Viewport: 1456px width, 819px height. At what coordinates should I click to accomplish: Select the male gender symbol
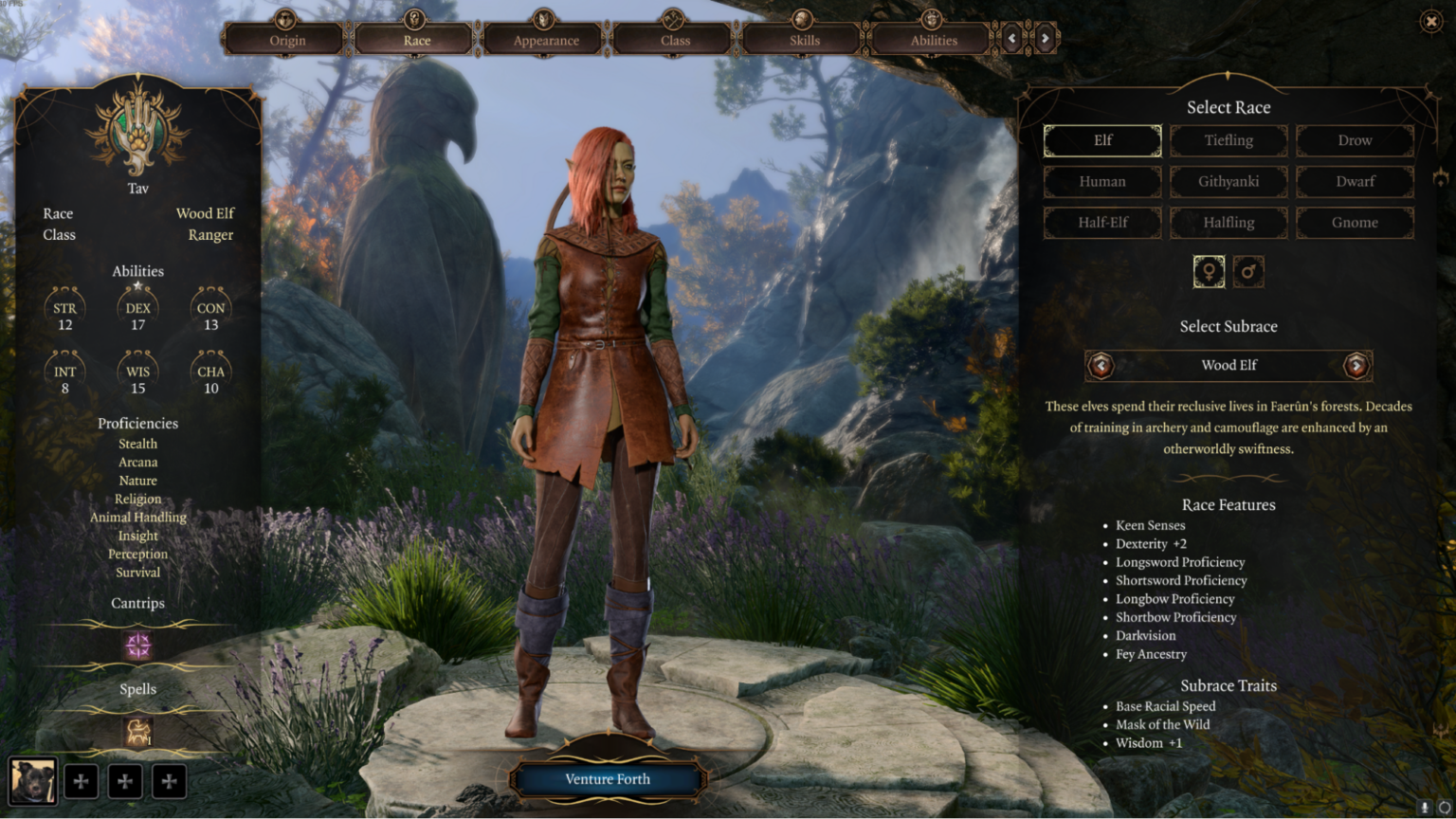coord(1249,271)
